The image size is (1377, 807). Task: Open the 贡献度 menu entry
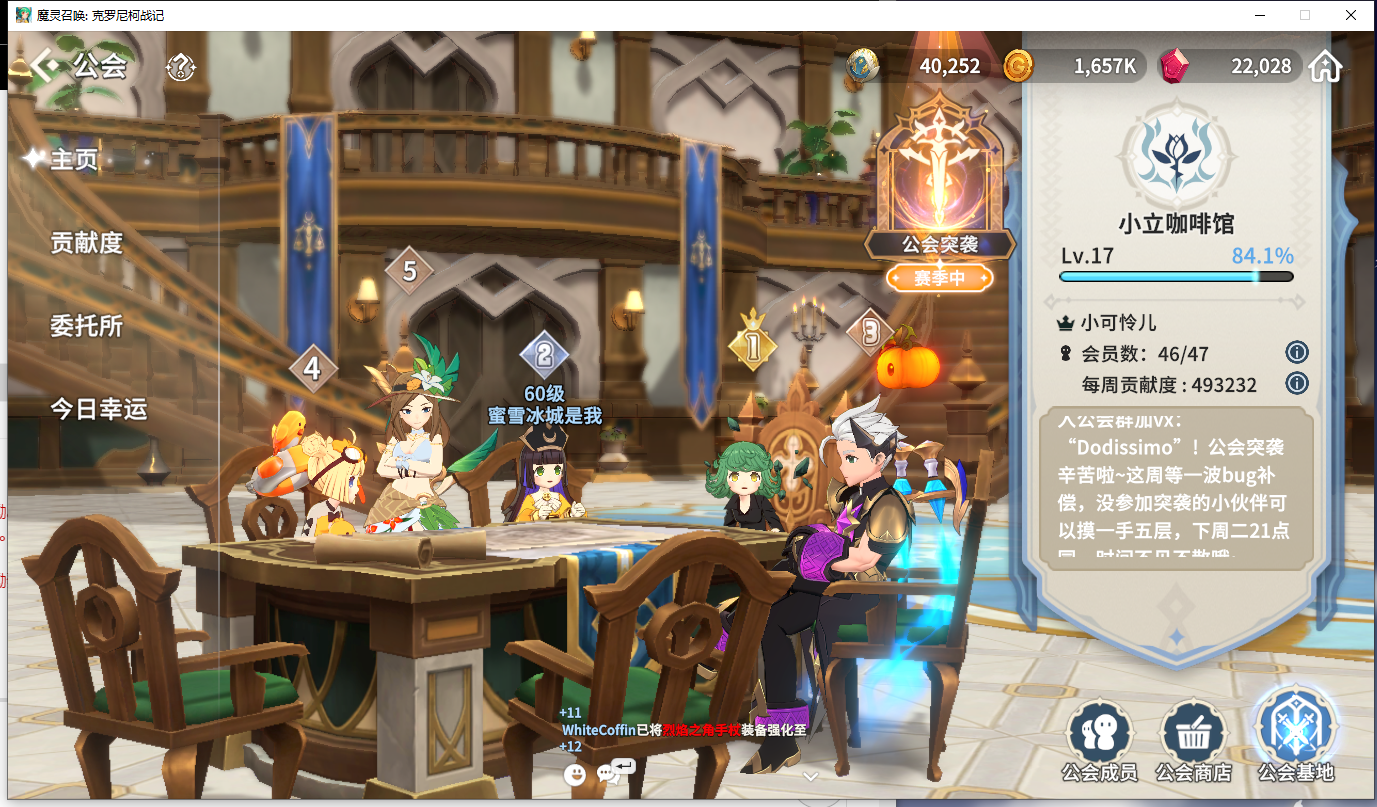(86, 242)
